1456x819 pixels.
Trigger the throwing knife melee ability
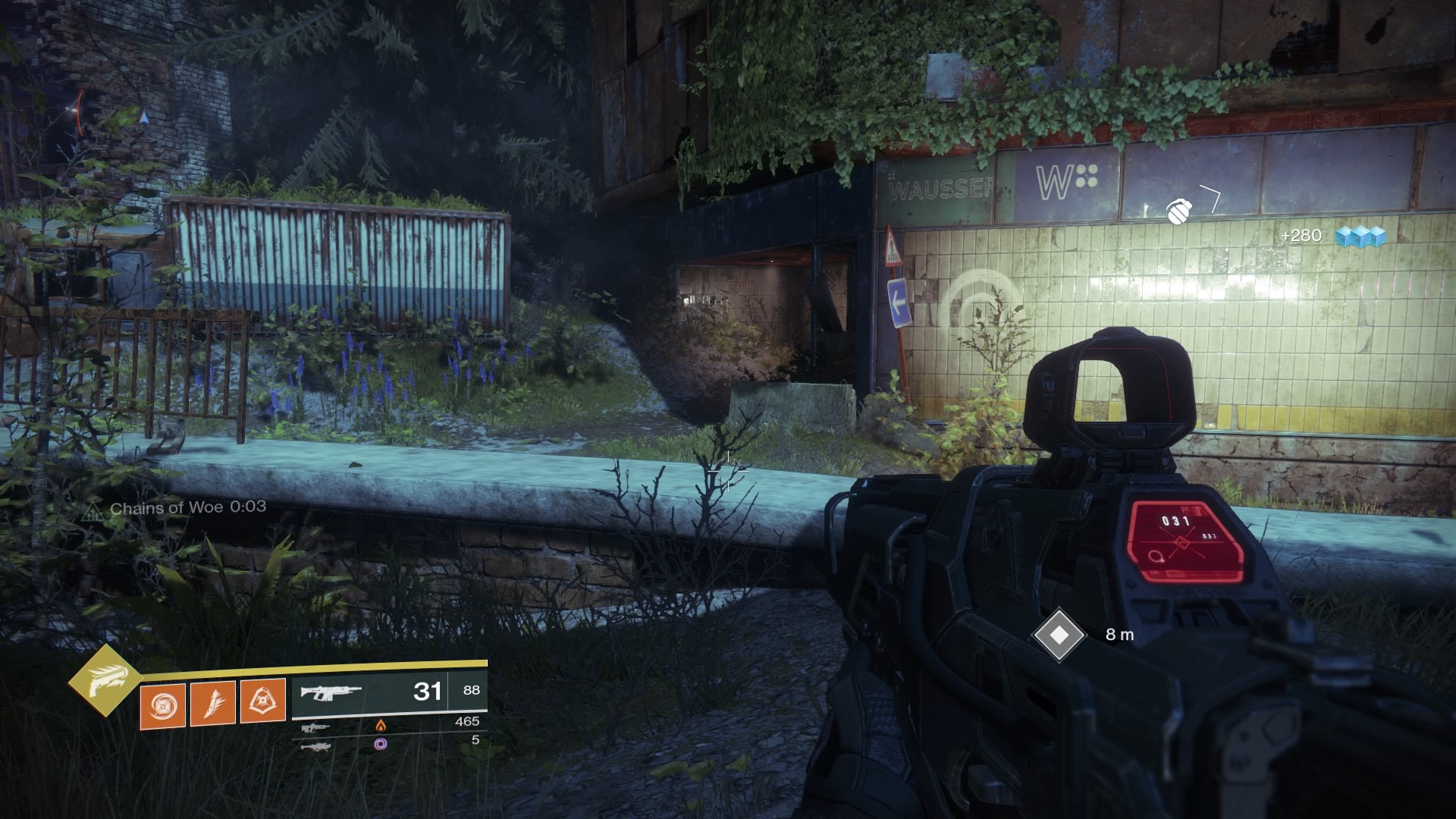click(x=212, y=704)
